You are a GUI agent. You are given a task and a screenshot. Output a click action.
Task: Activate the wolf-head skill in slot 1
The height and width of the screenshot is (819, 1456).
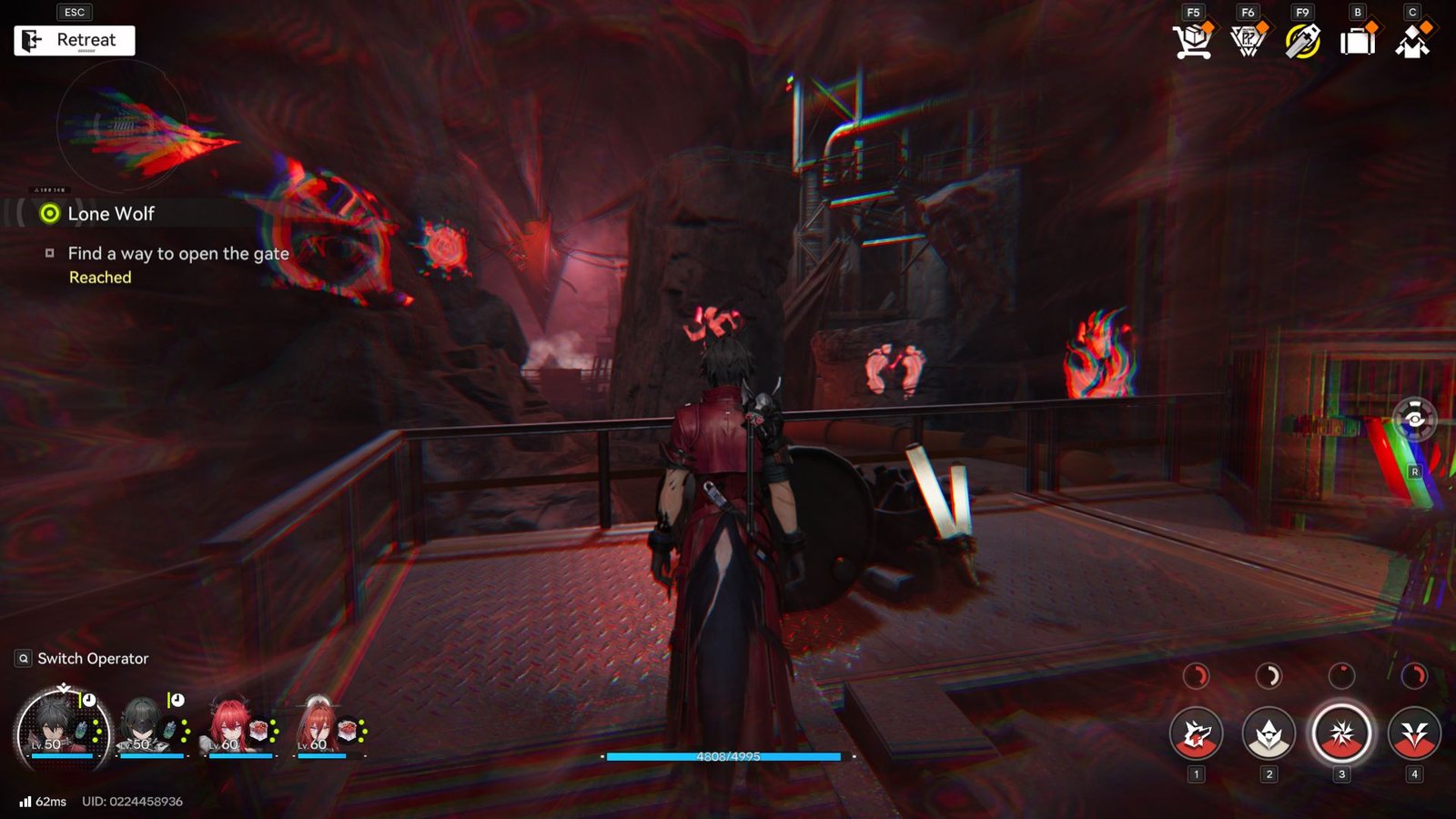(1197, 733)
